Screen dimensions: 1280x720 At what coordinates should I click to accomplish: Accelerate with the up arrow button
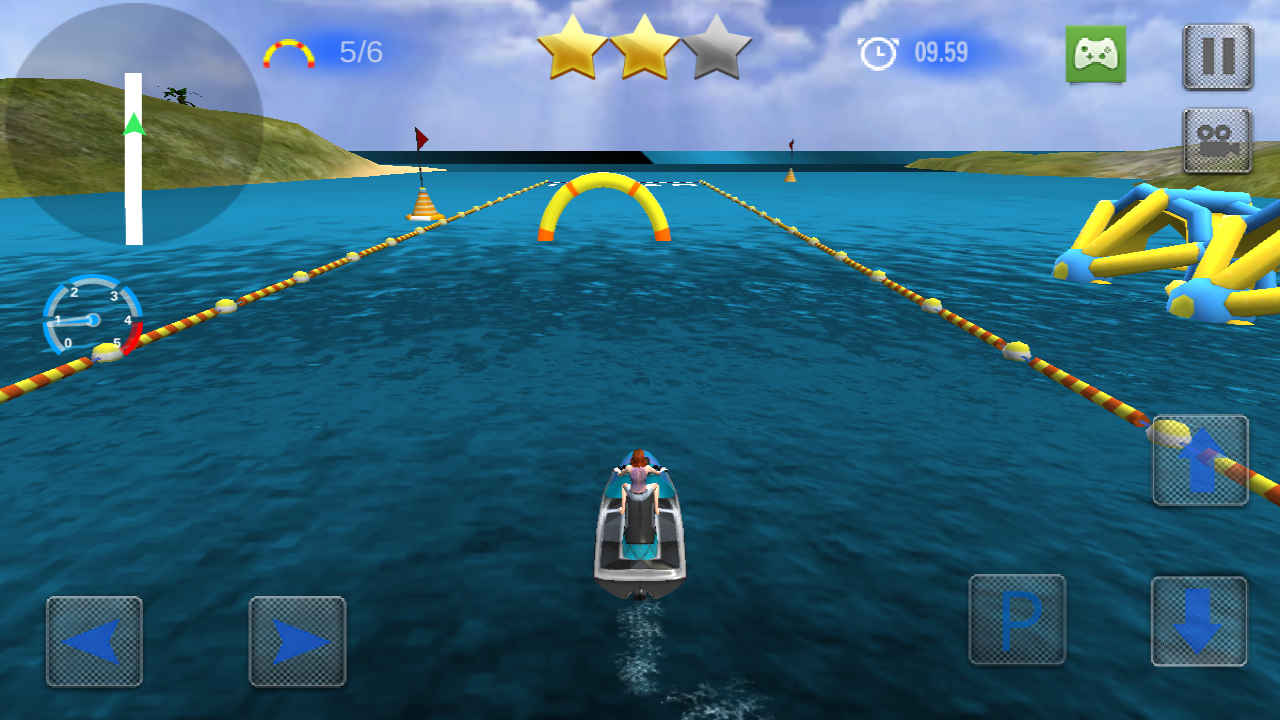click(x=1200, y=460)
